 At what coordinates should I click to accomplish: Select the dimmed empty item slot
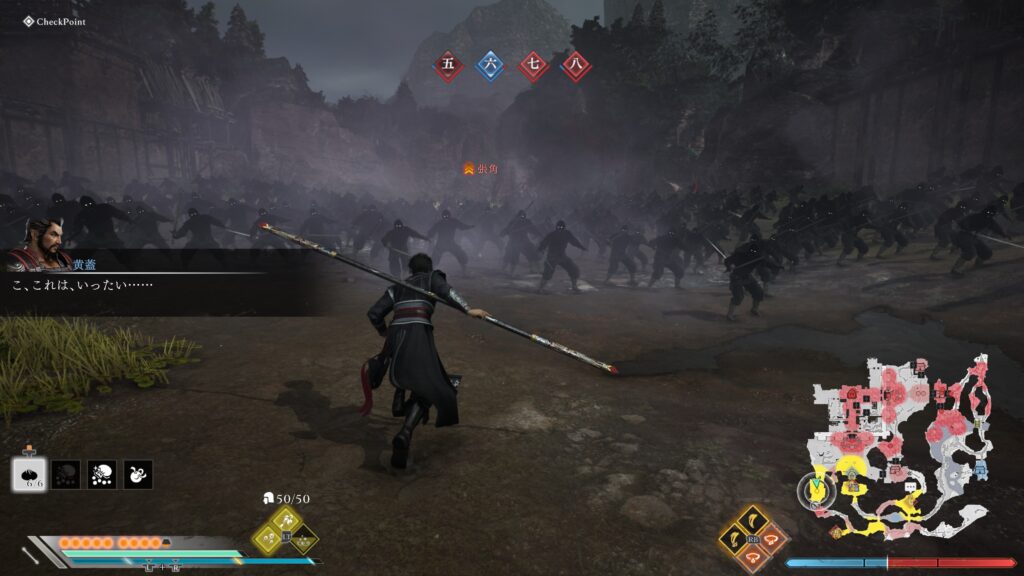[x=66, y=474]
